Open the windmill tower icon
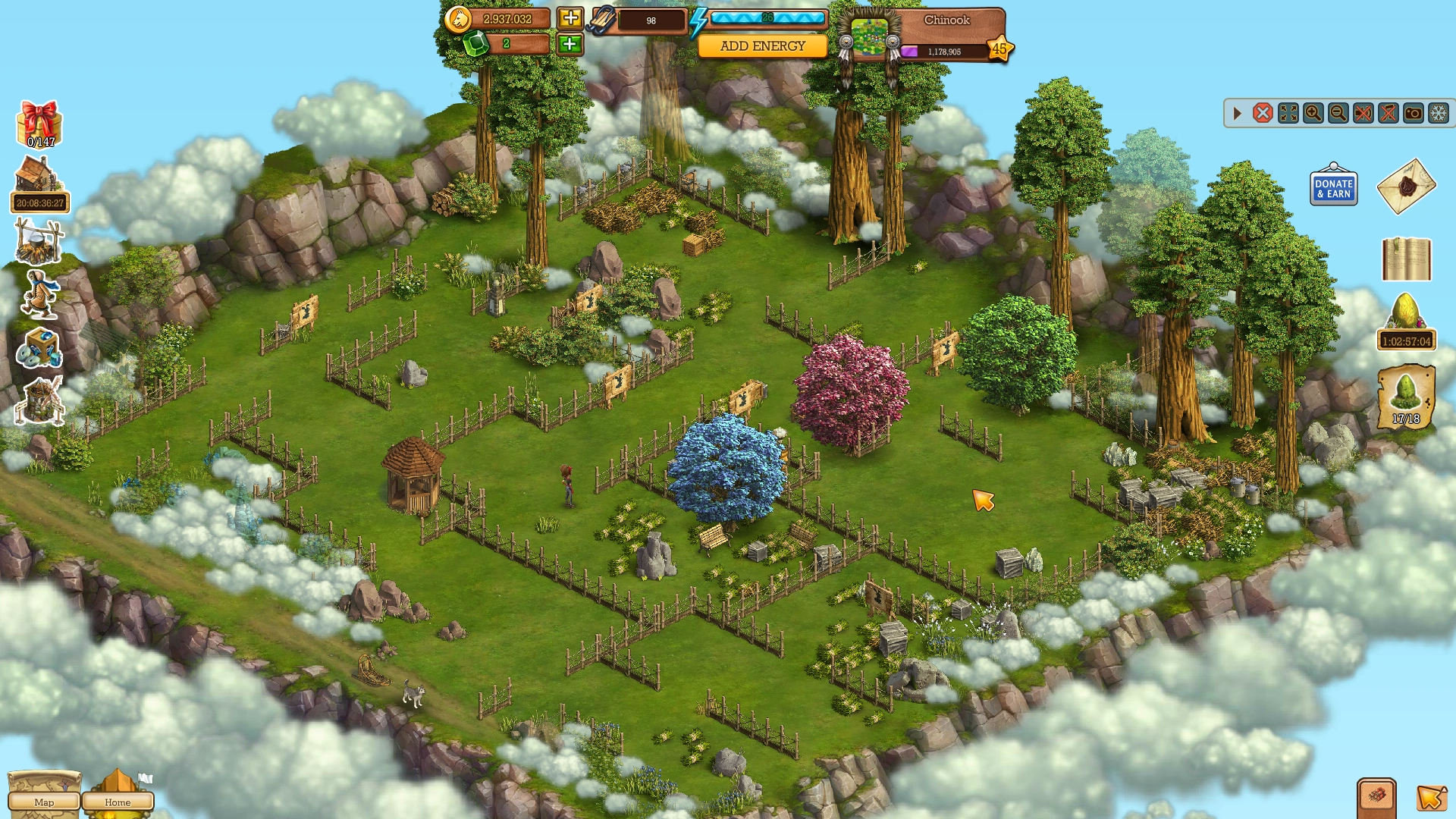1456x819 pixels. pyautogui.click(x=39, y=400)
